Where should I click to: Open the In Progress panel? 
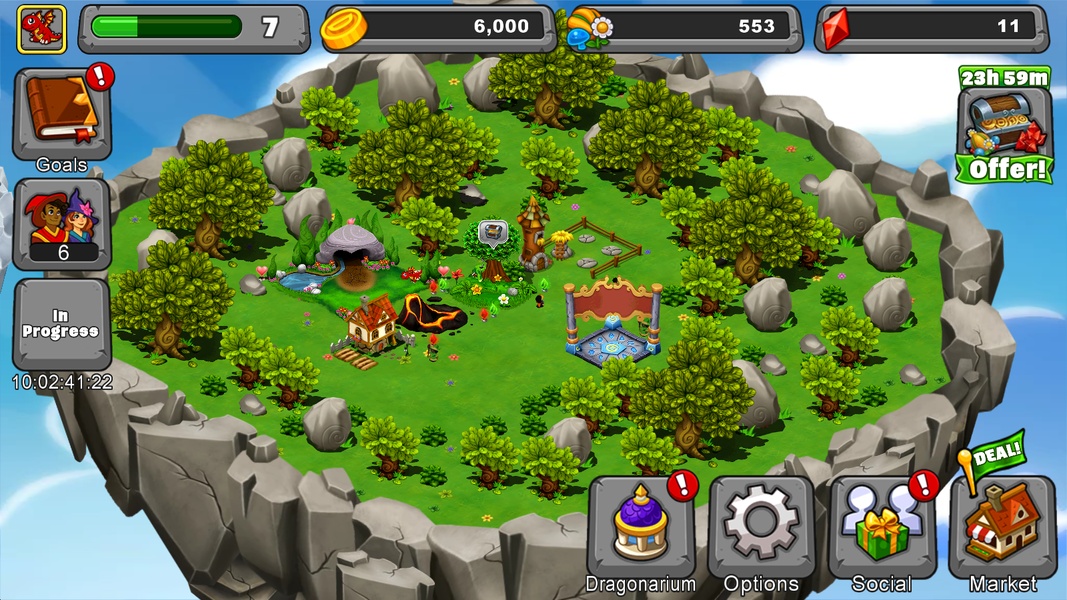click(x=62, y=323)
